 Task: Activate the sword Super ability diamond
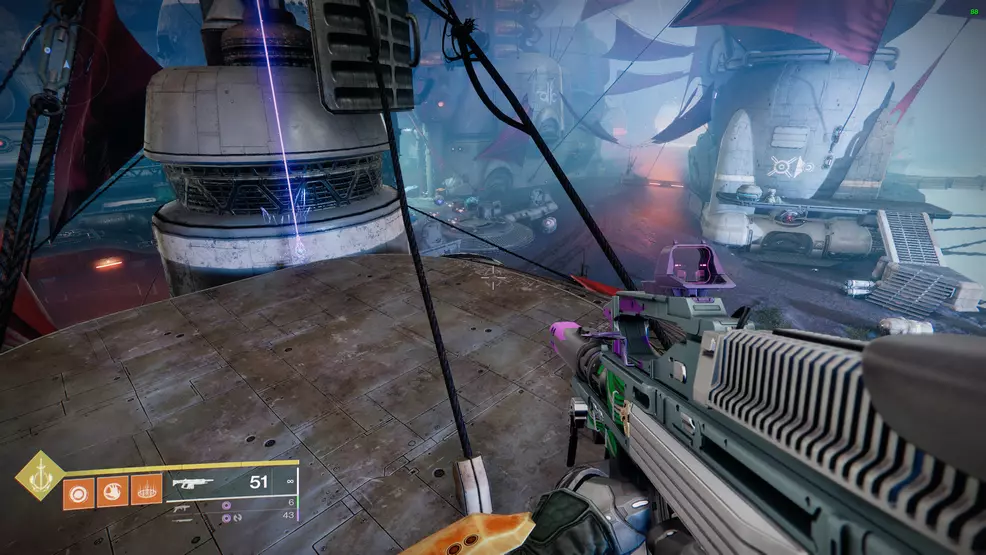40,475
